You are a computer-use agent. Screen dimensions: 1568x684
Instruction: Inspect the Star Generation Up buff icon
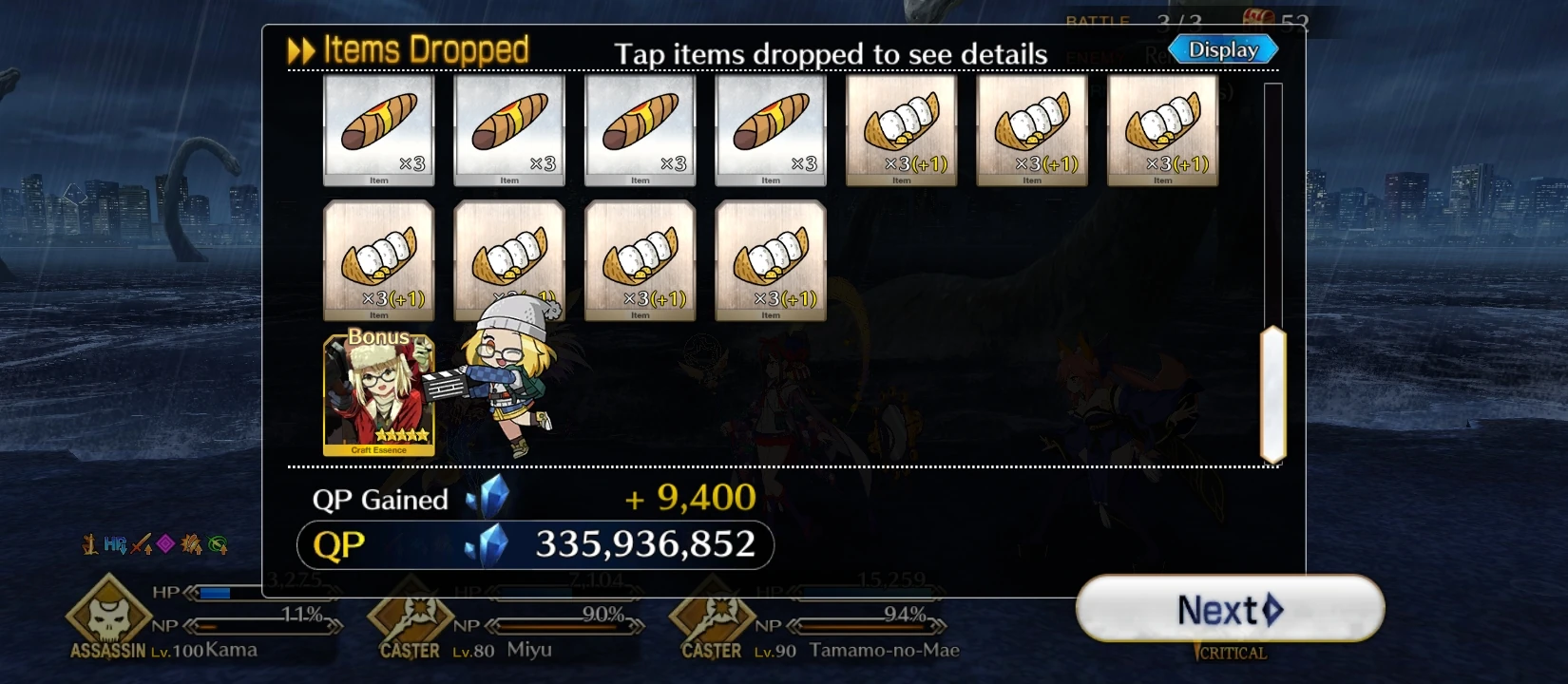tap(192, 542)
